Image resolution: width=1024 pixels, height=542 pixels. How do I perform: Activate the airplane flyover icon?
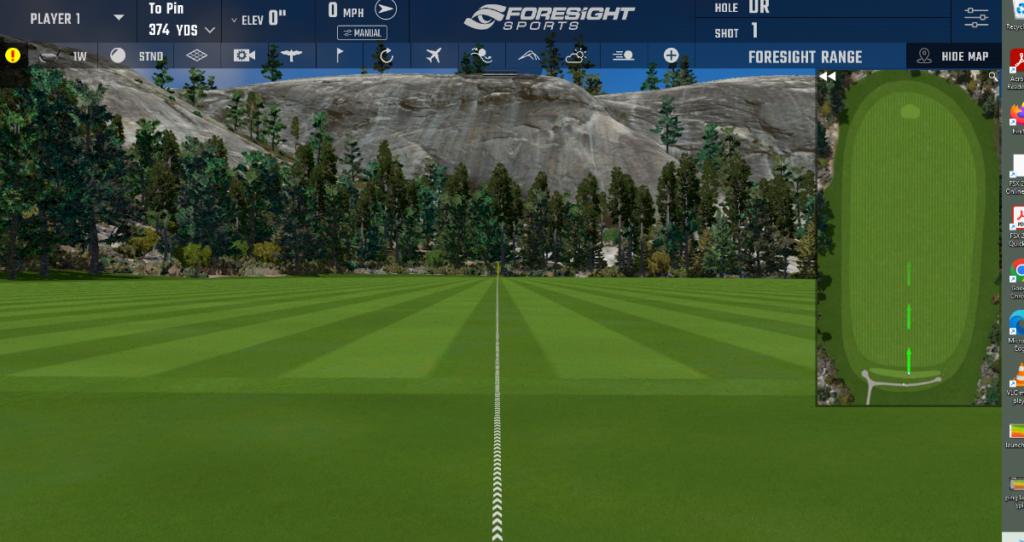(x=433, y=56)
